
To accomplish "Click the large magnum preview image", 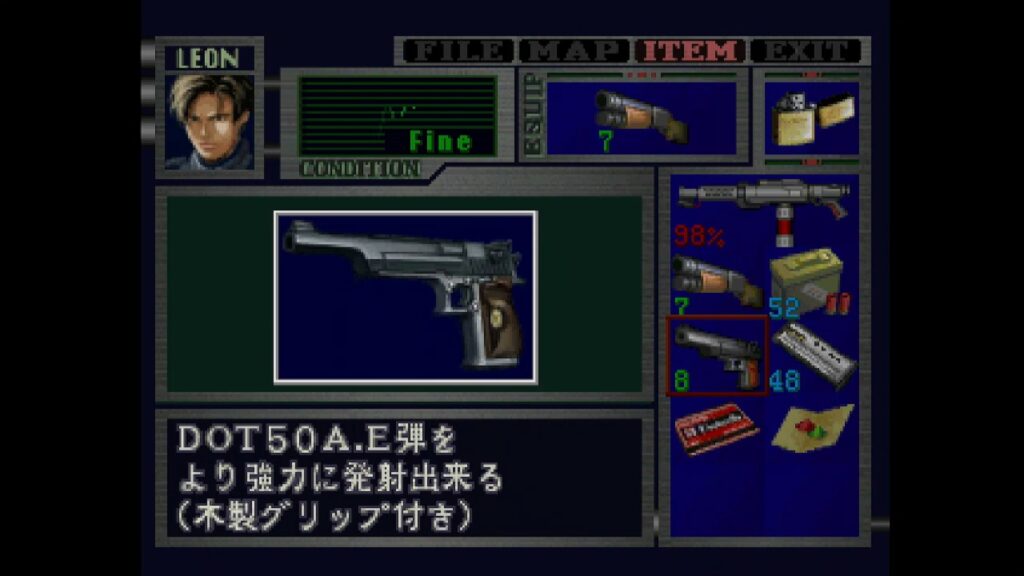I will click(x=405, y=297).
